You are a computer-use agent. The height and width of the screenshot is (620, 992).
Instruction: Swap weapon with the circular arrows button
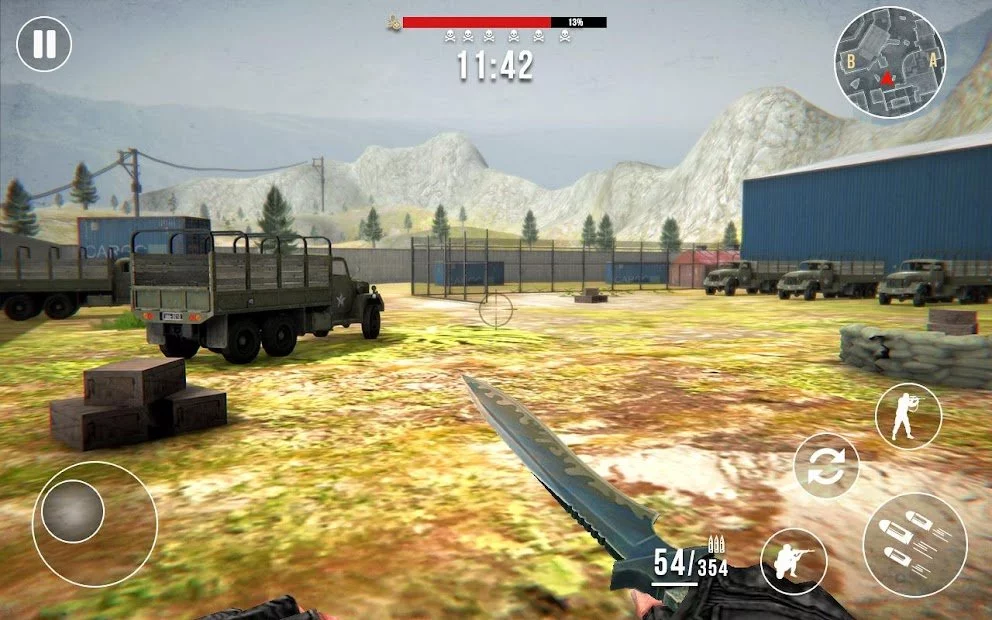point(827,466)
